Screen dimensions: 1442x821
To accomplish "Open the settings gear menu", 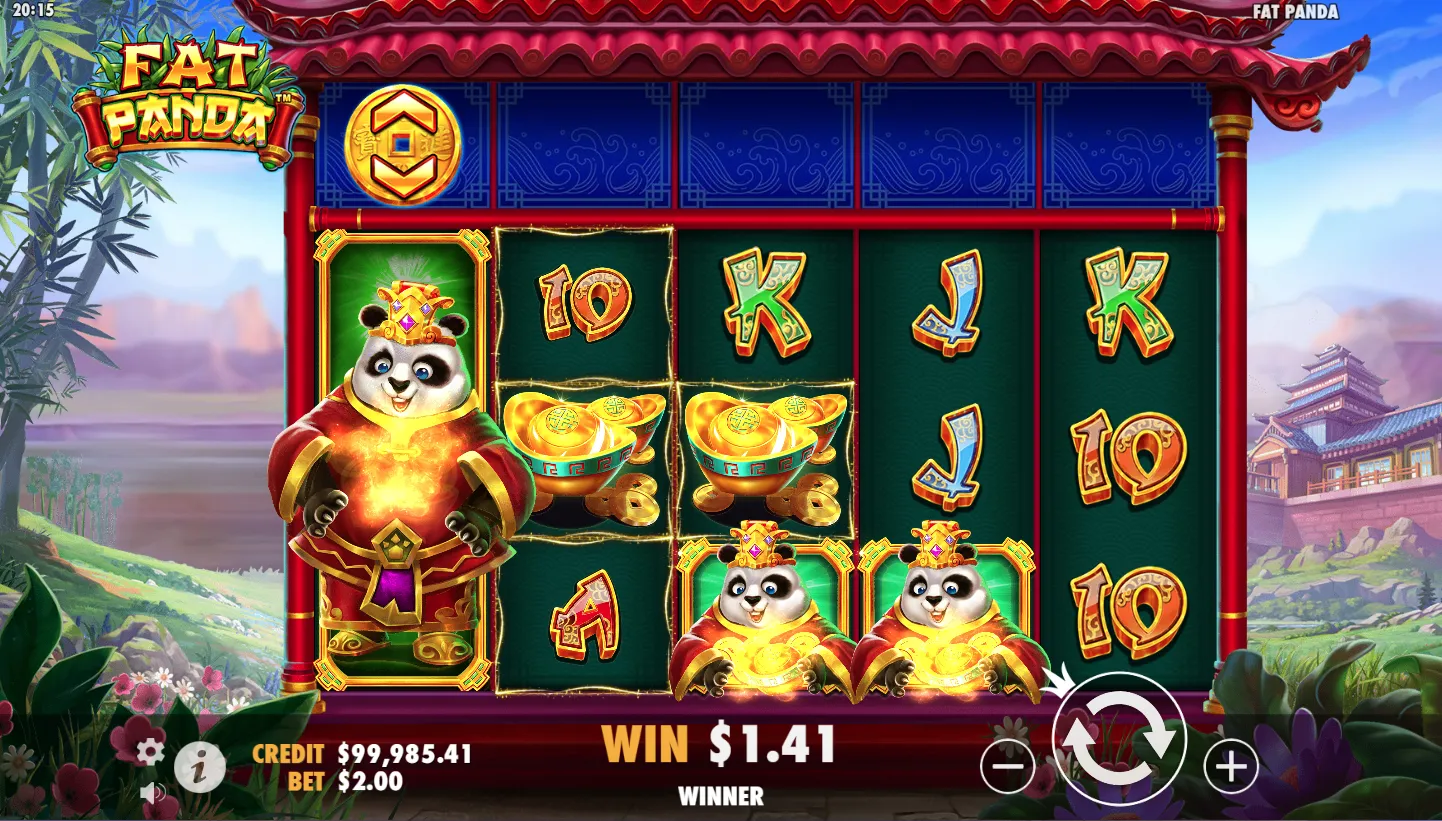I will [x=150, y=751].
